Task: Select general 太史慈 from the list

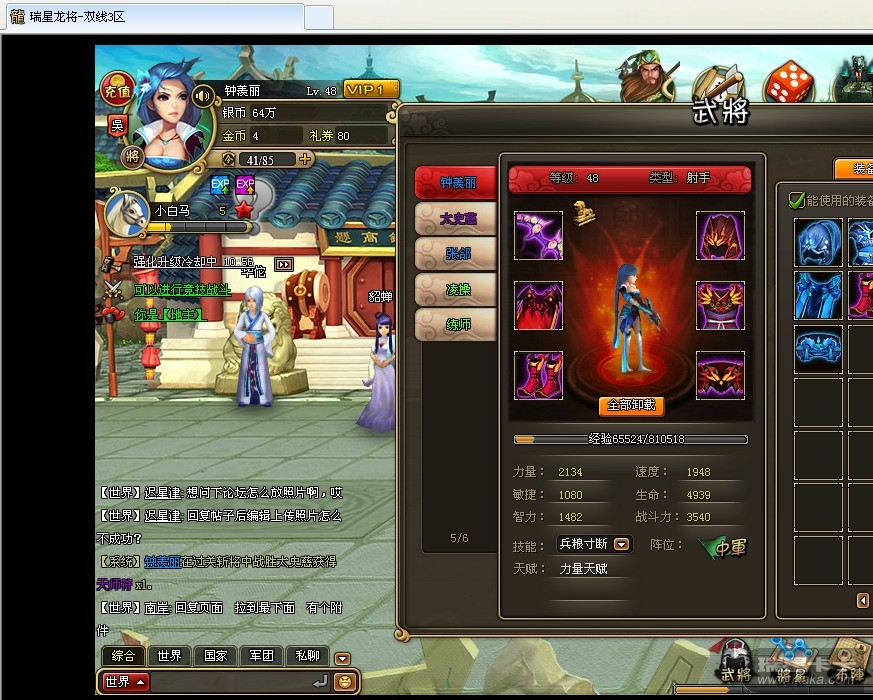Action: tap(457, 217)
